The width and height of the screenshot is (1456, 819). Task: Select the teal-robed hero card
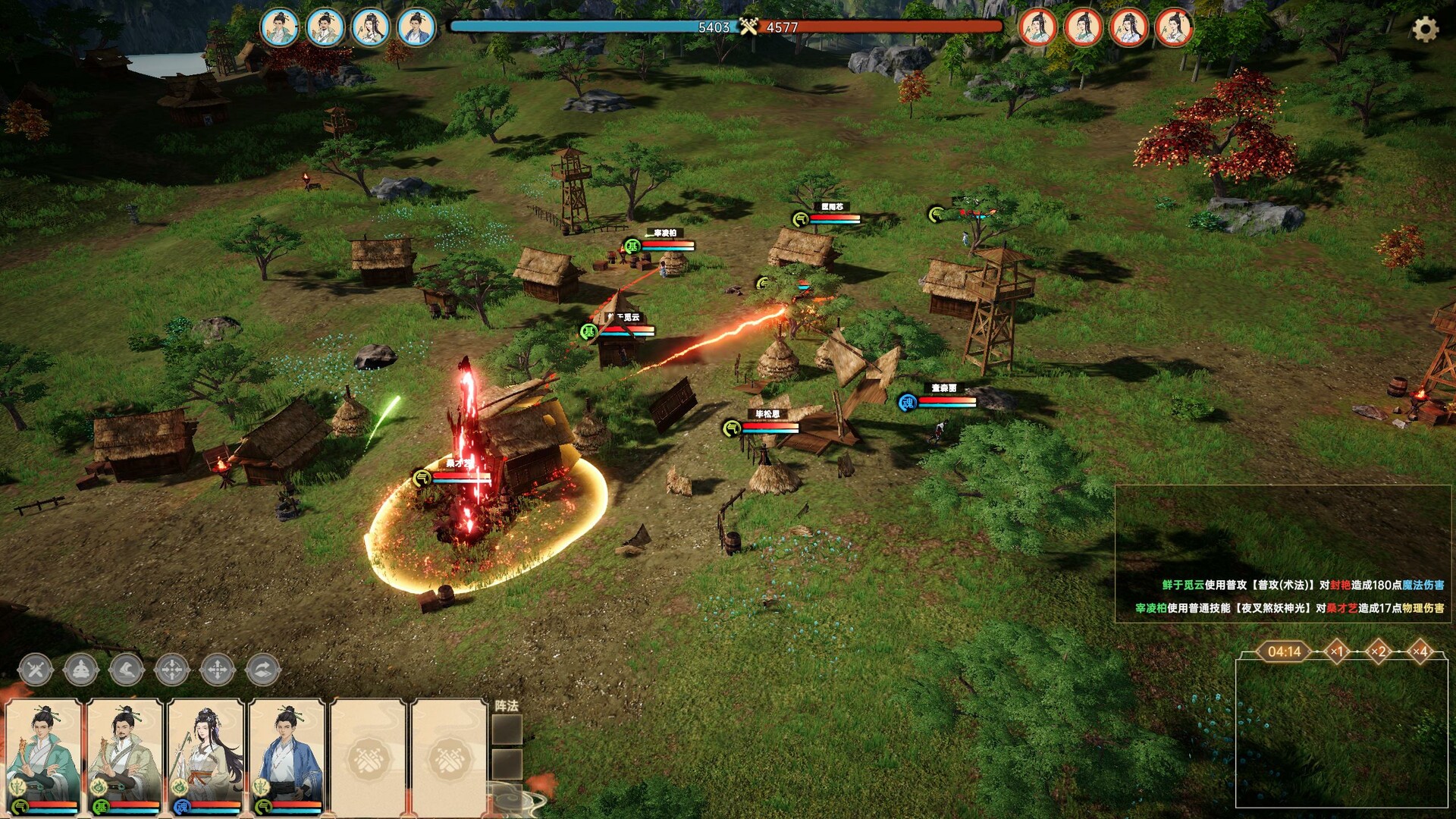(44, 756)
